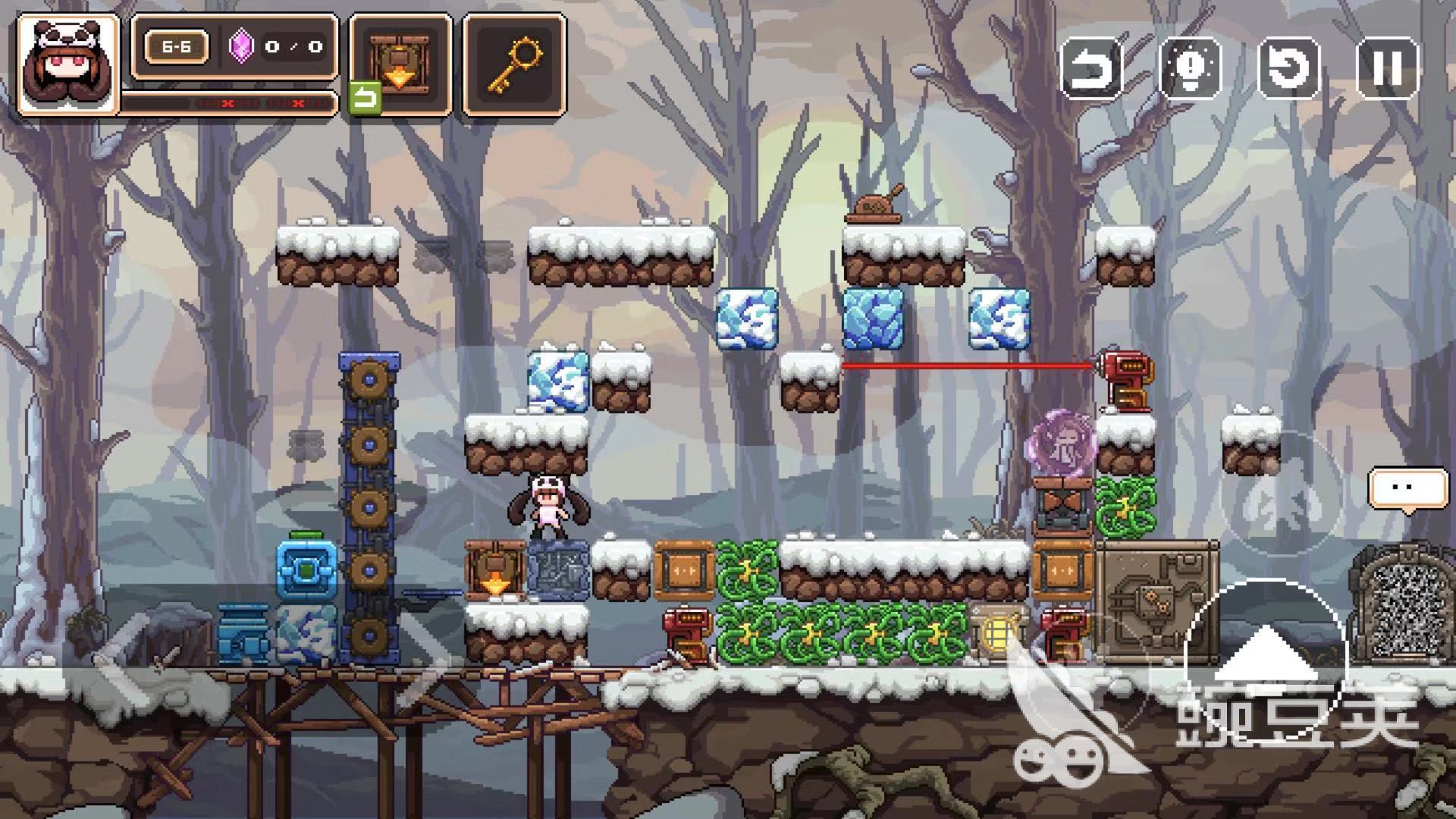Pause the game

click(1387, 68)
